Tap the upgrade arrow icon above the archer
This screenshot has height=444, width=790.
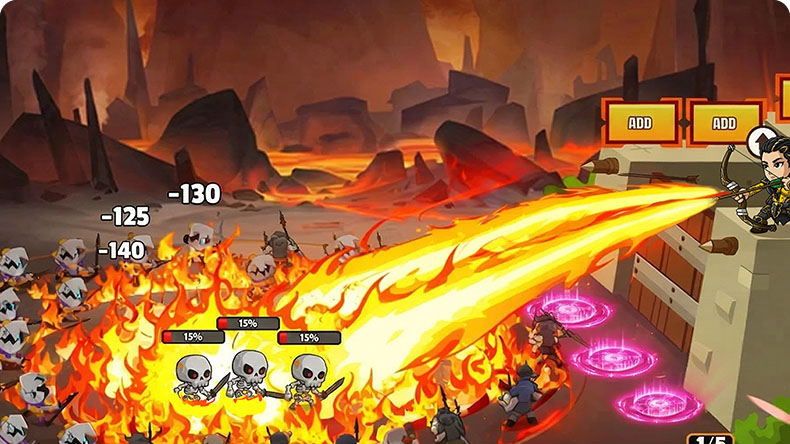coord(763,140)
